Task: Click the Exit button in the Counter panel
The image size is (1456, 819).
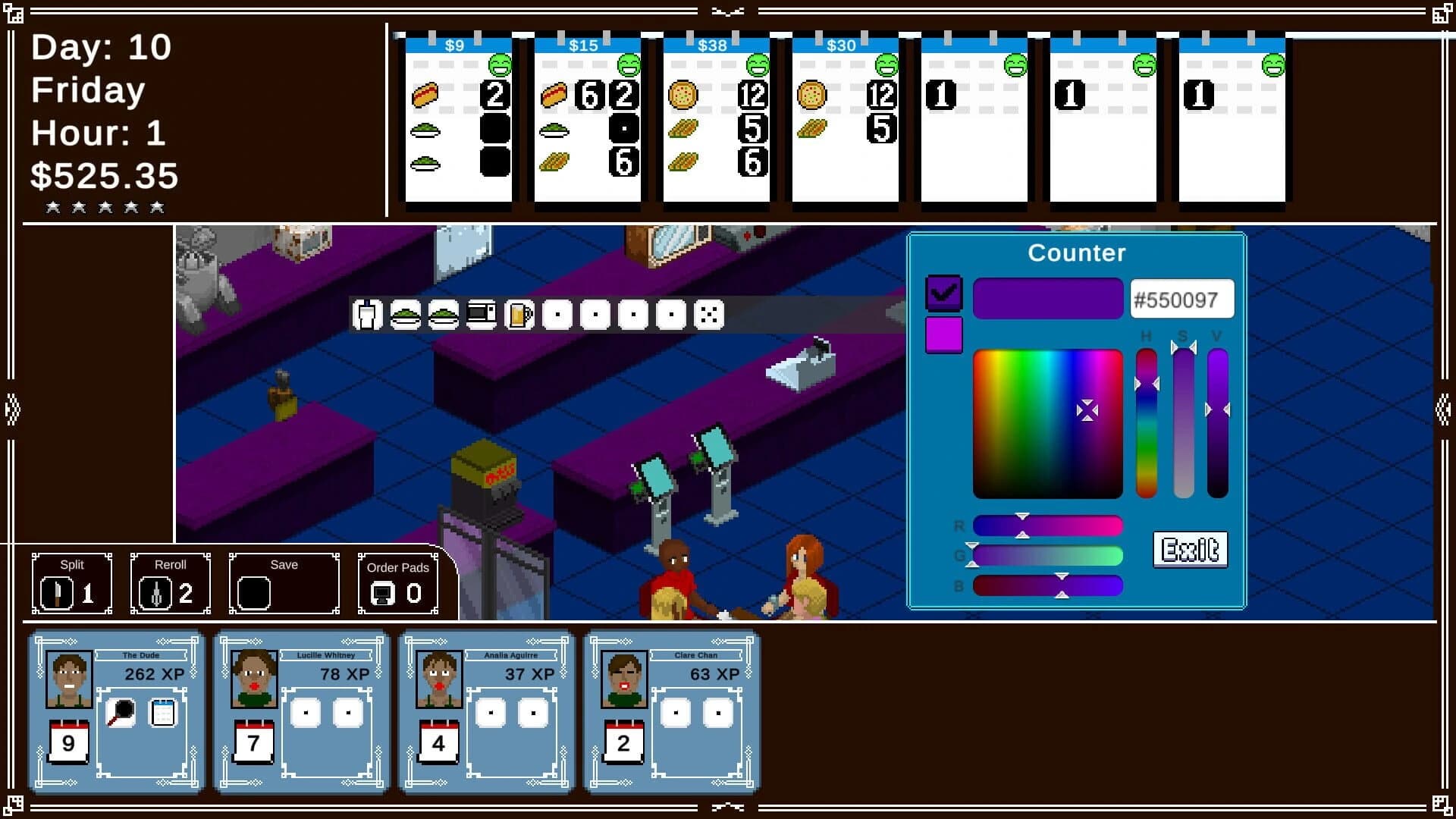Action: coord(1190,549)
